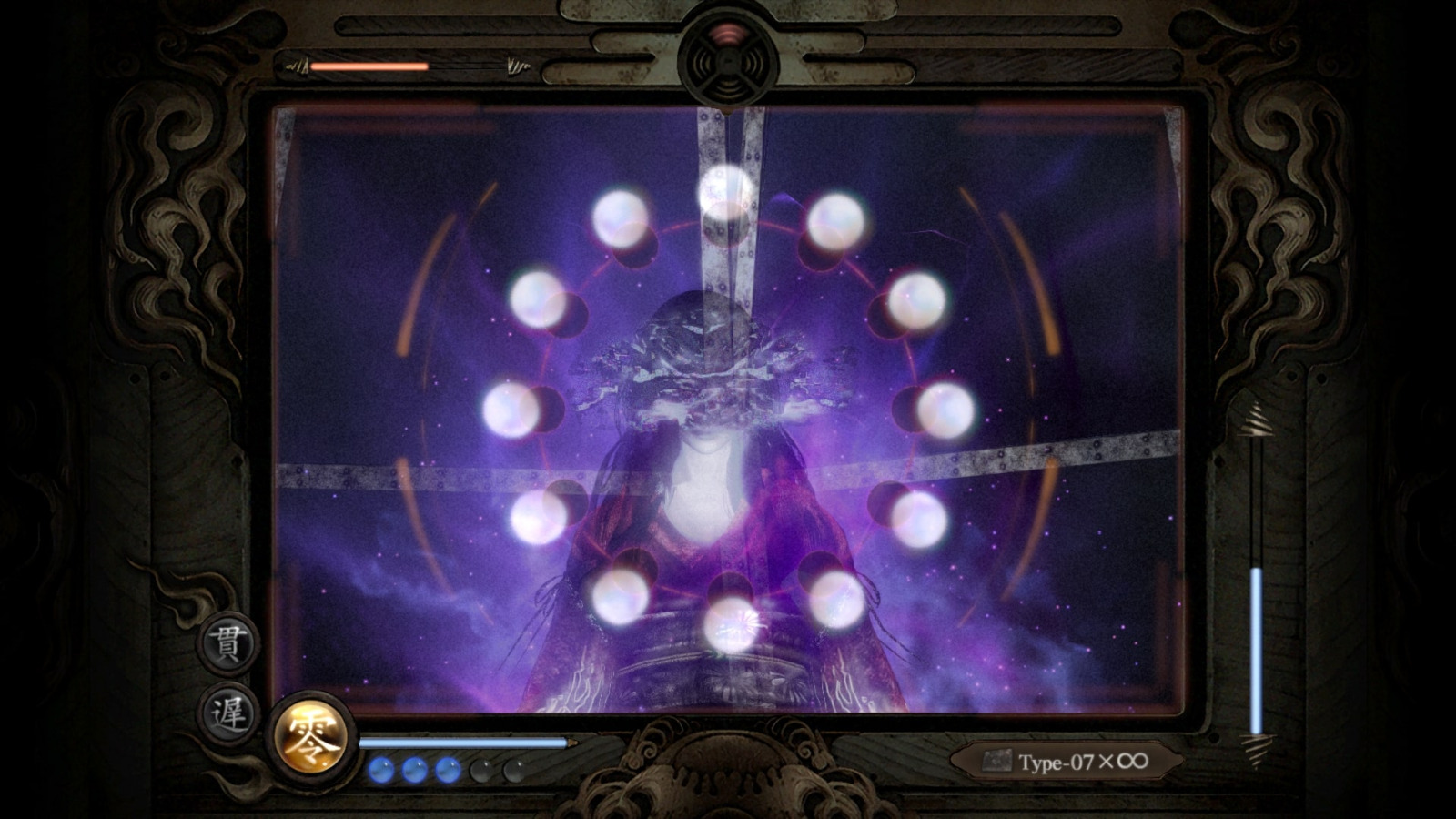1456x819 pixels.
Task: Enable the rightmost unlit gray charge orb
Action: [x=515, y=769]
